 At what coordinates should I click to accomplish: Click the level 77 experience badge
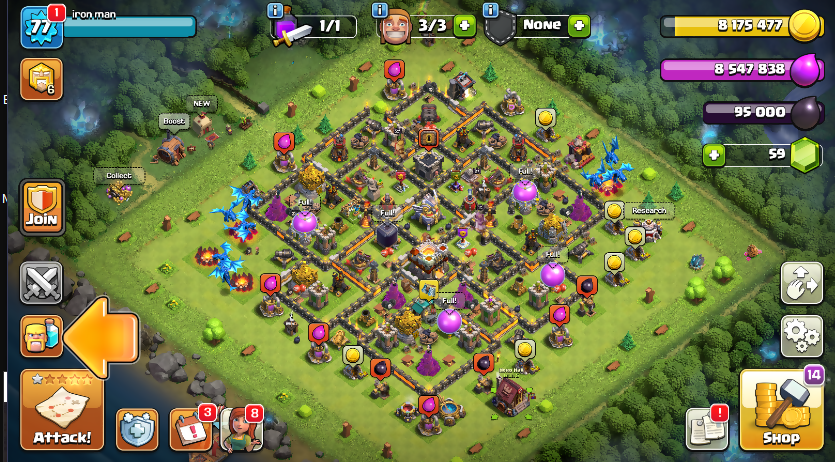[x=41, y=27]
